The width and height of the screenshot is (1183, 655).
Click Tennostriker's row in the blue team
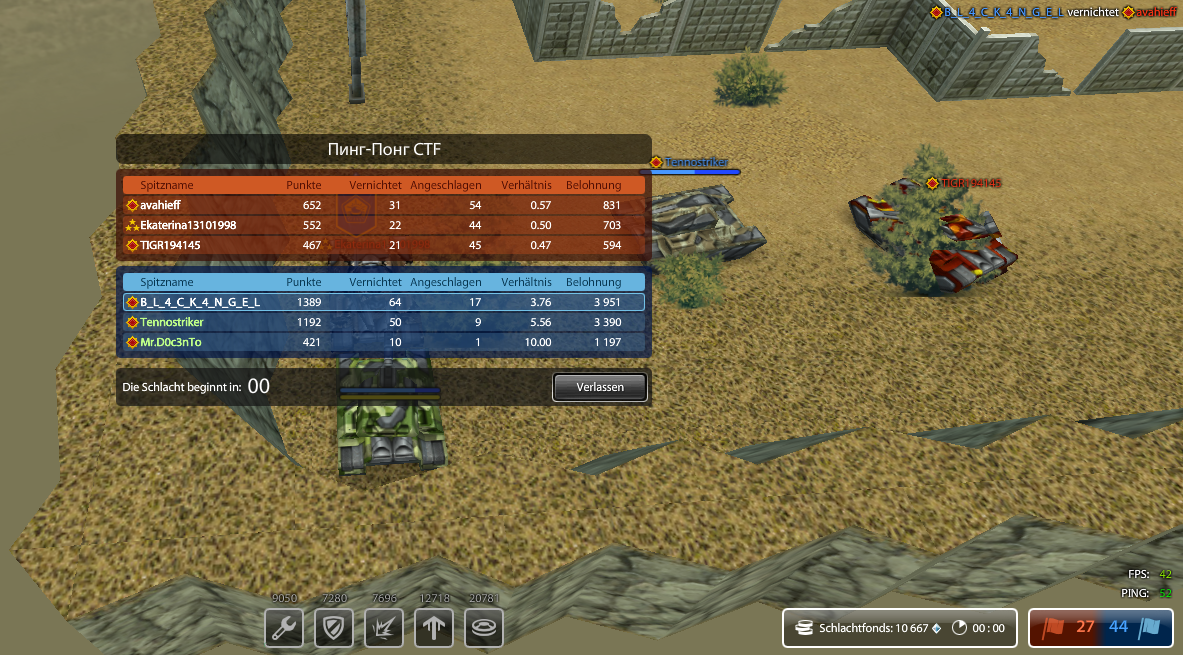[x=384, y=322]
